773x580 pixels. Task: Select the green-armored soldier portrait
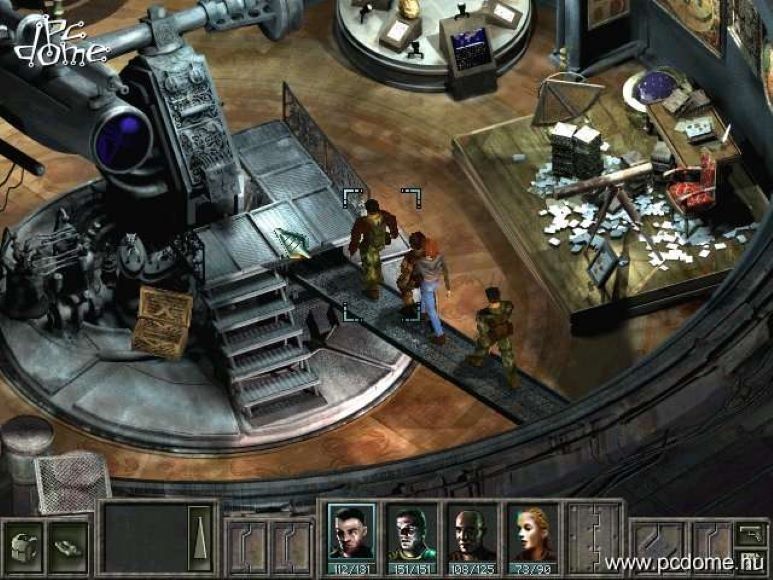click(411, 531)
